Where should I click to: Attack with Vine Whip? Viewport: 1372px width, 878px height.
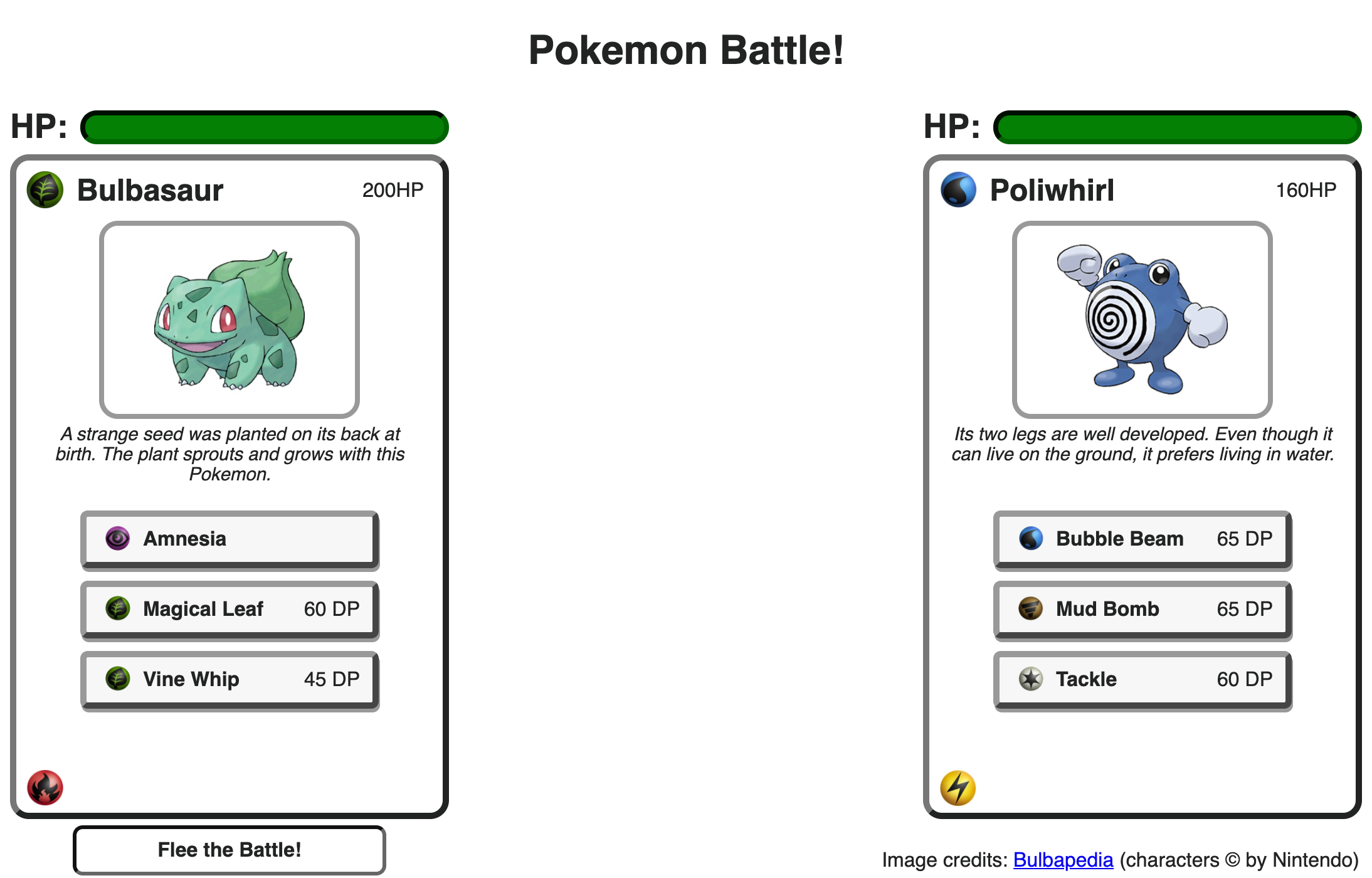click(229, 679)
